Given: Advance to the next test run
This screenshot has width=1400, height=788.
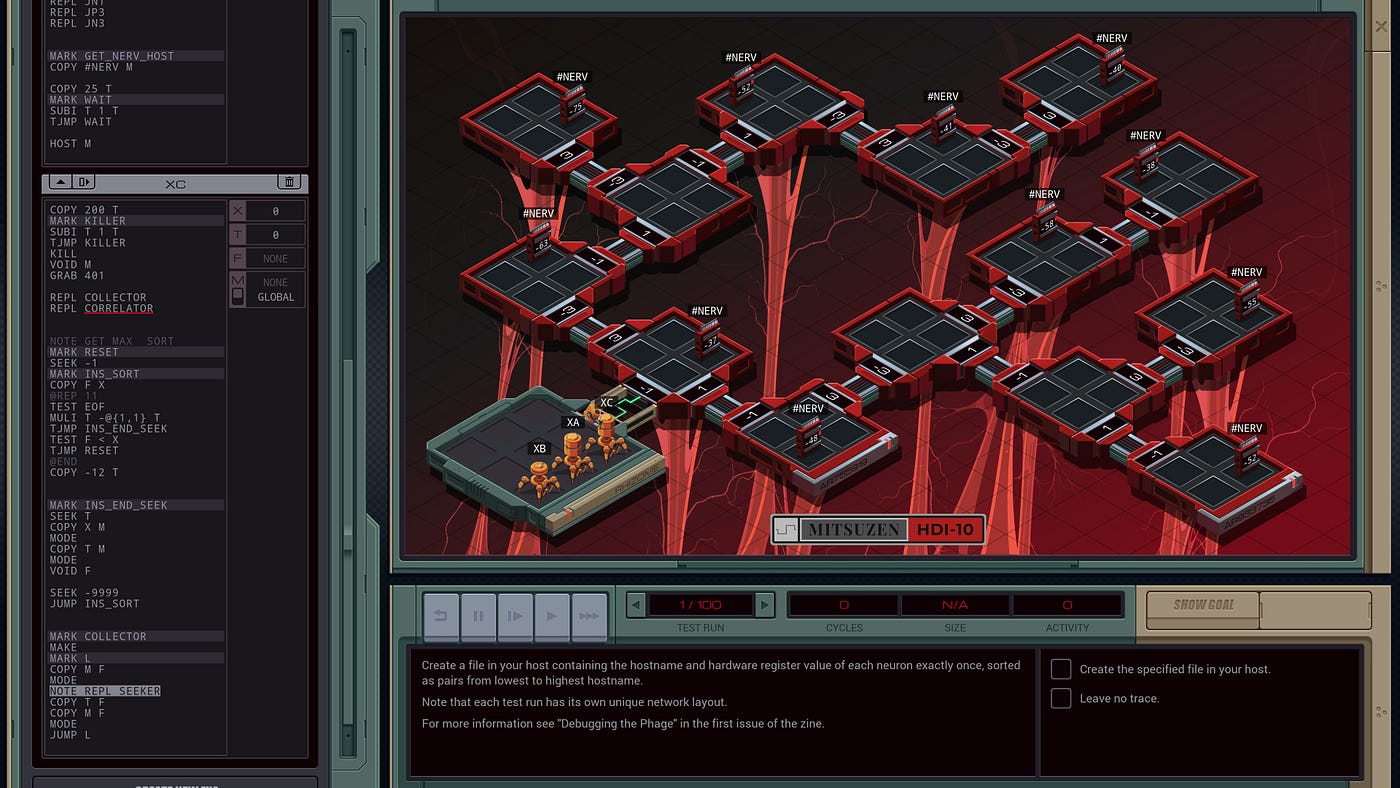Looking at the screenshot, I should coord(764,605).
